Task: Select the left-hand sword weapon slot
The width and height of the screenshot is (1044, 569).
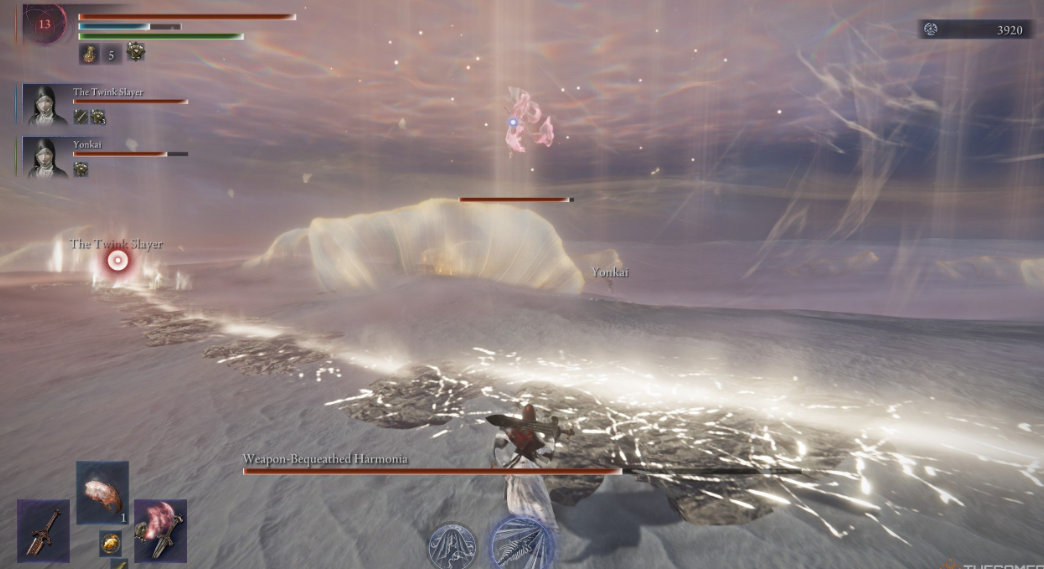Action: coord(43,530)
